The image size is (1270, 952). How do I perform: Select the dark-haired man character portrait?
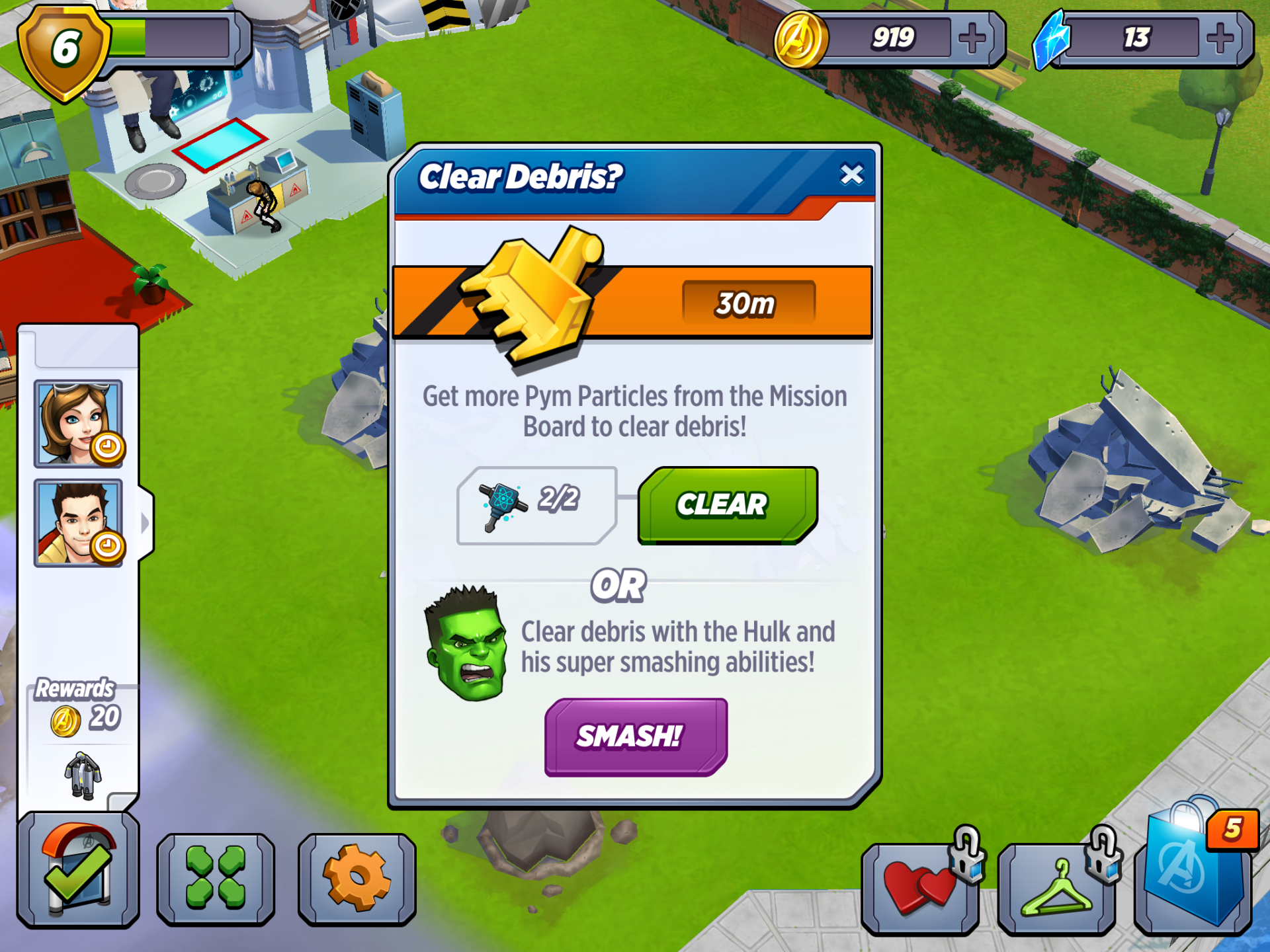pos(78,523)
